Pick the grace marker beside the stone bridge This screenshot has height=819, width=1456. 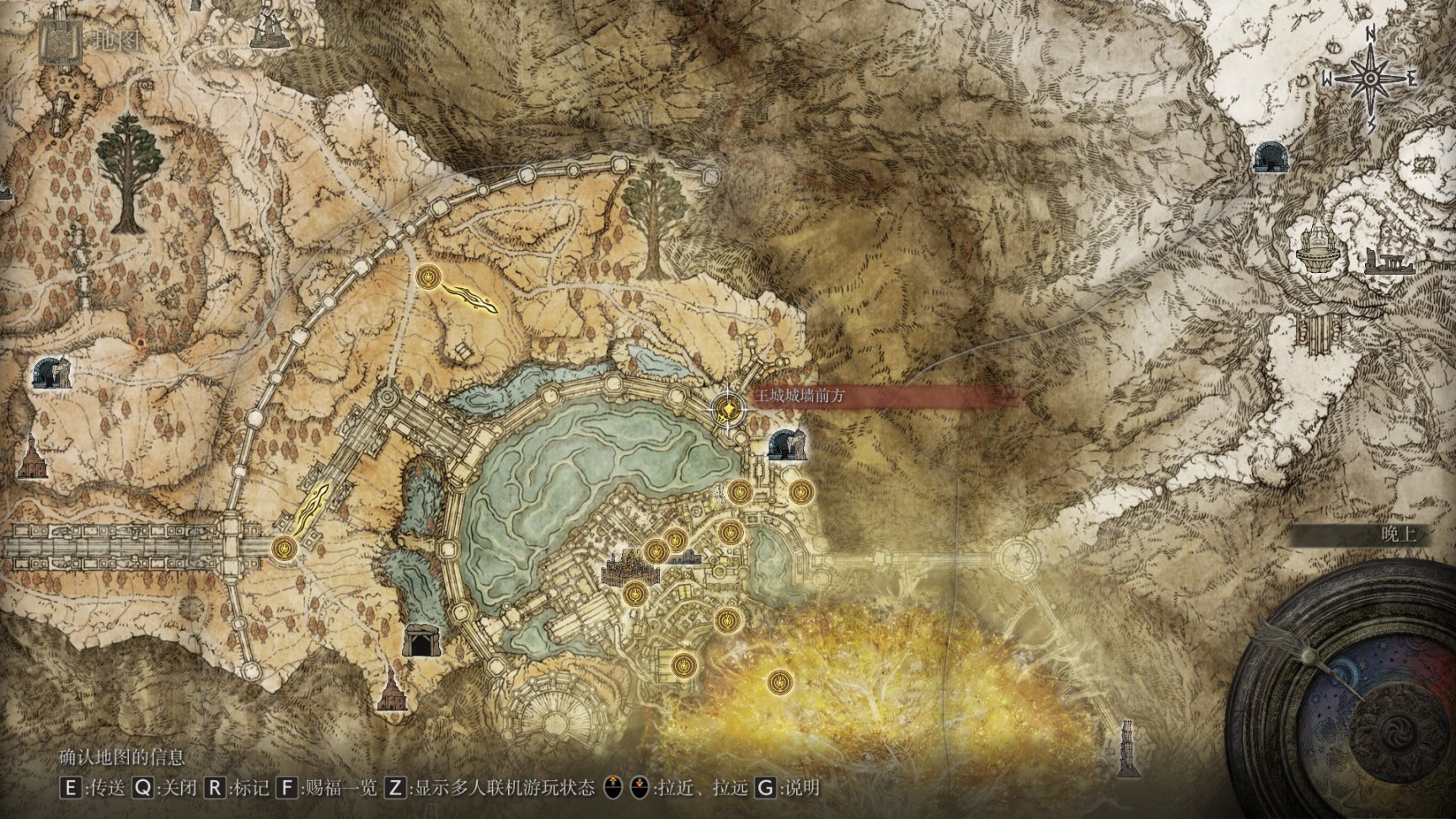point(286,549)
